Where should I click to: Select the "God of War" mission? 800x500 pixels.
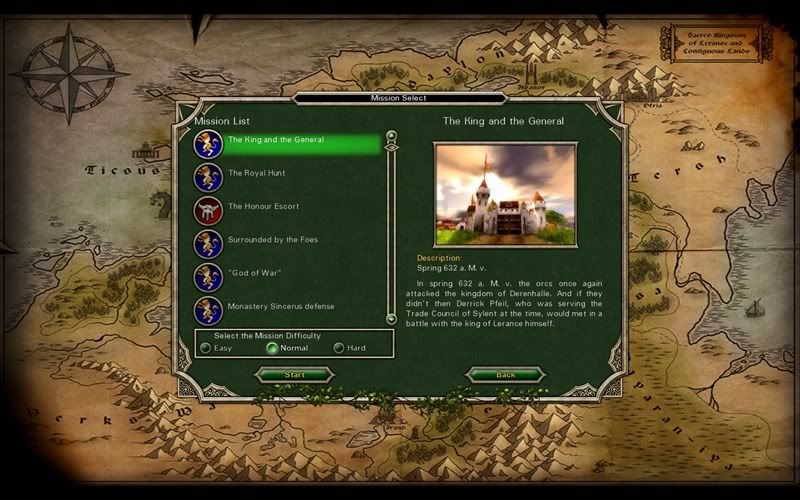252,272
